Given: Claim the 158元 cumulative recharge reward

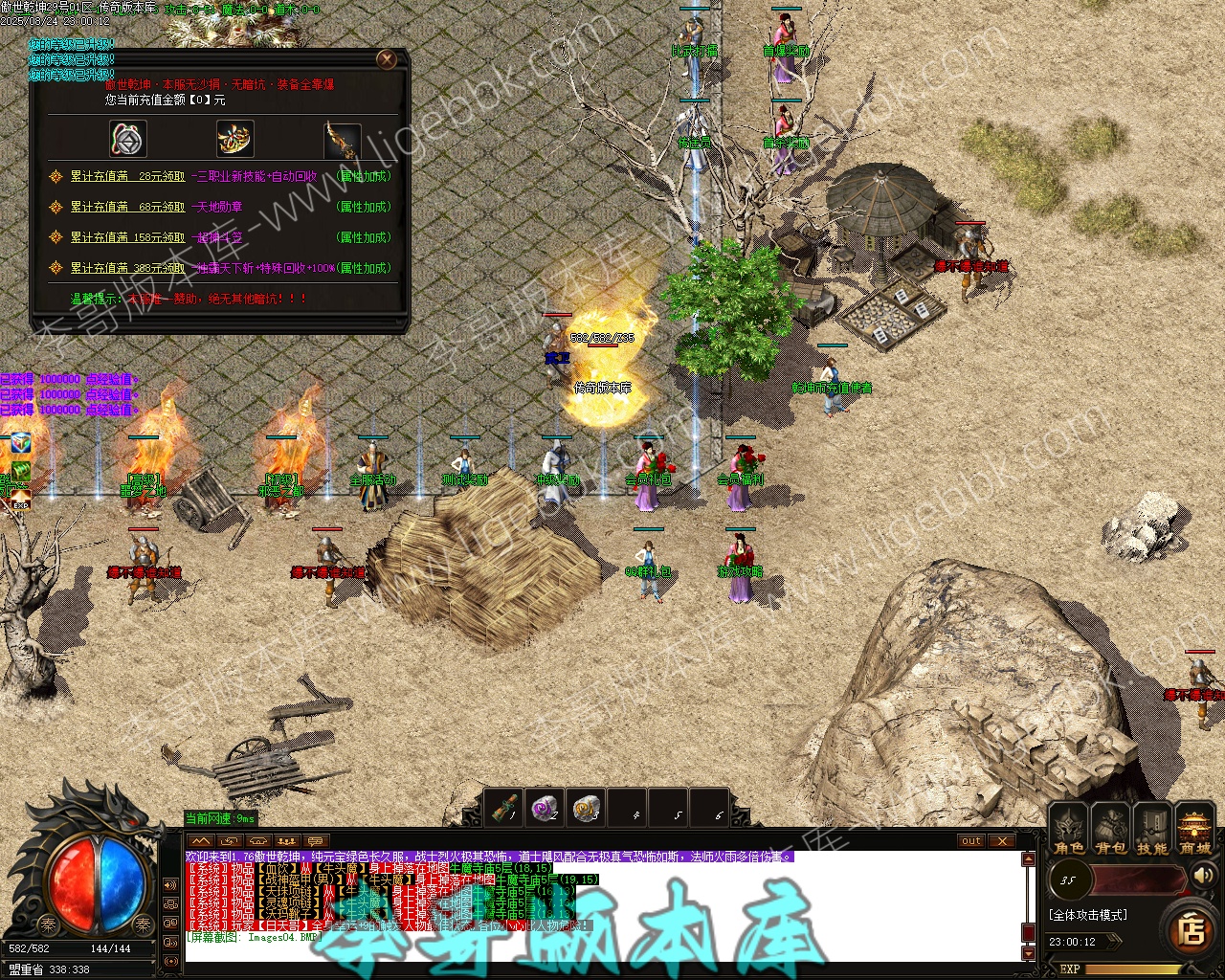Looking at the screenshot, I should coord(127,237).
